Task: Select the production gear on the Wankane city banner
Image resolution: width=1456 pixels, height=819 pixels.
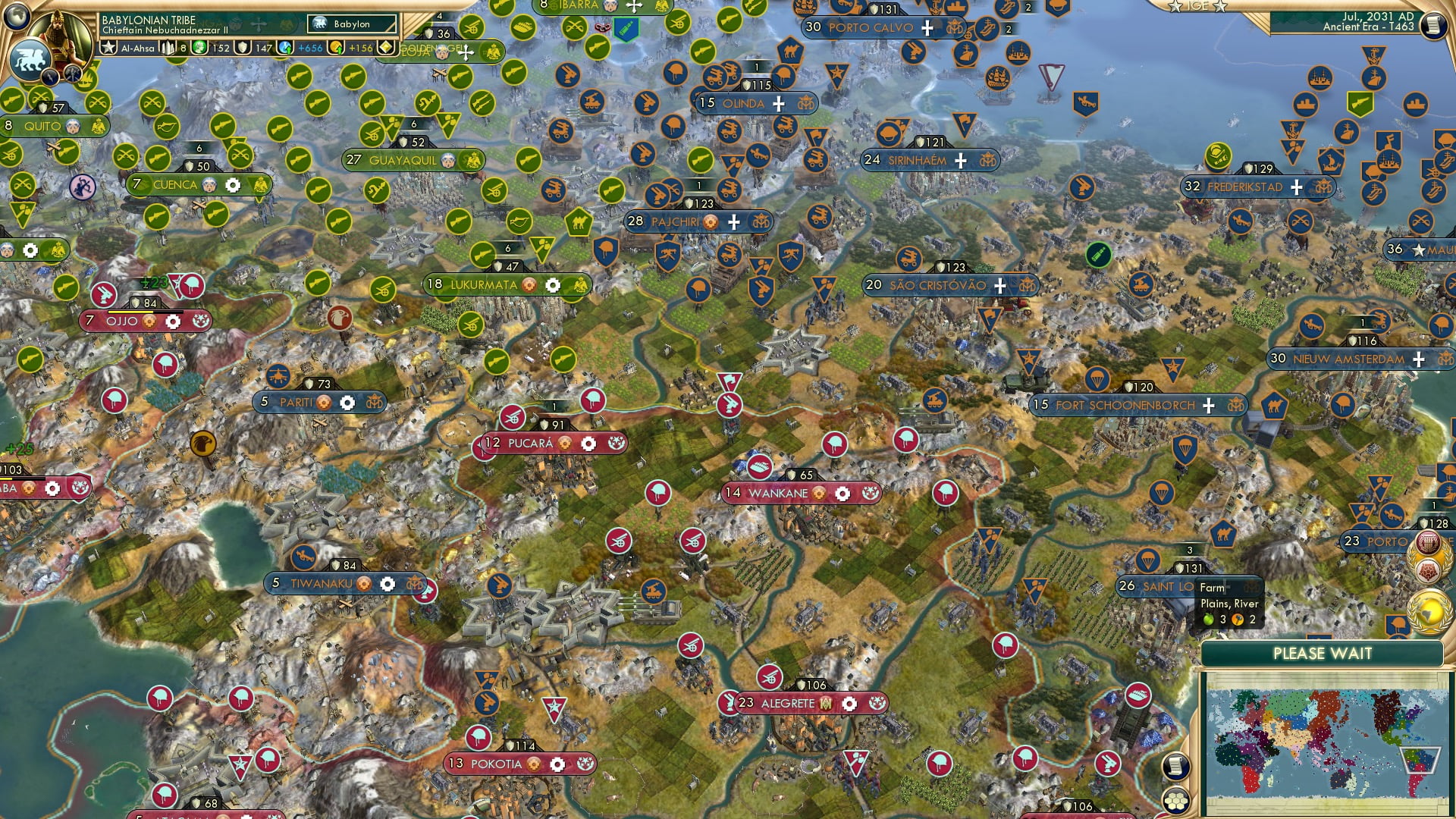Action: (844, 492)
